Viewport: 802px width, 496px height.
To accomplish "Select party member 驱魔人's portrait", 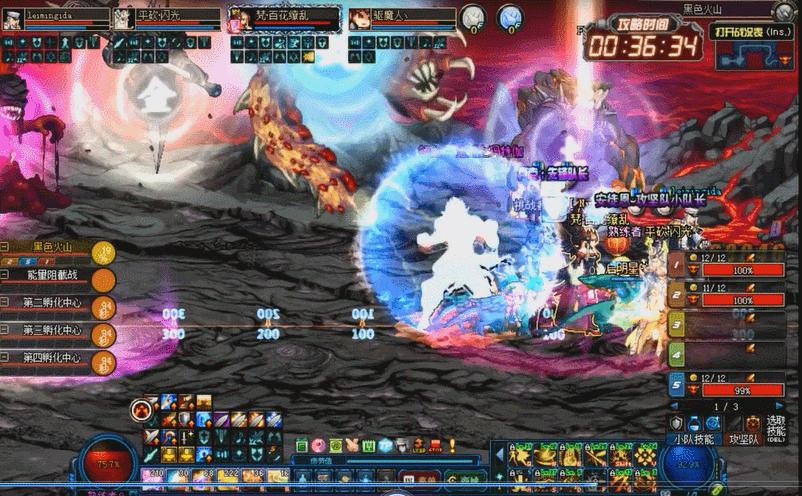I will (360, 19).
